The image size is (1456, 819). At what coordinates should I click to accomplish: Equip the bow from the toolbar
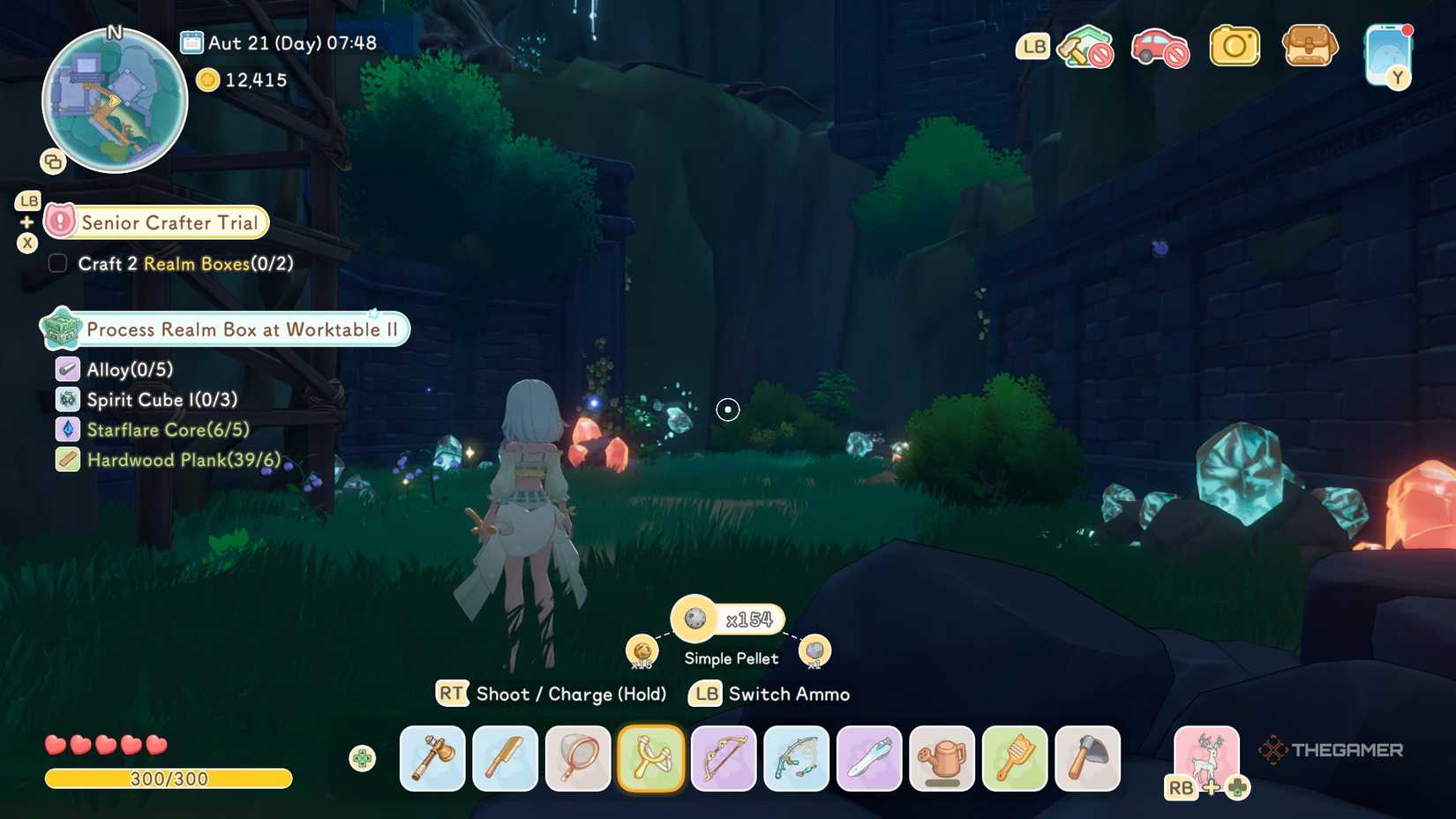click(724, 759)
